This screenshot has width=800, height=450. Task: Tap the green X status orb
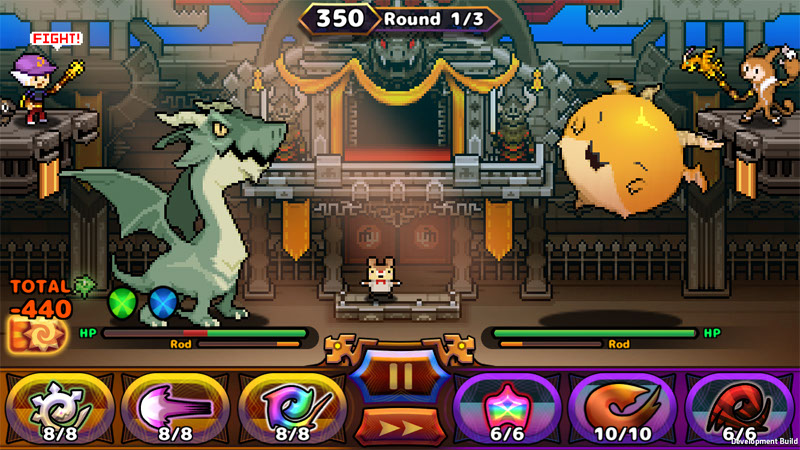(x=123, y=301)
